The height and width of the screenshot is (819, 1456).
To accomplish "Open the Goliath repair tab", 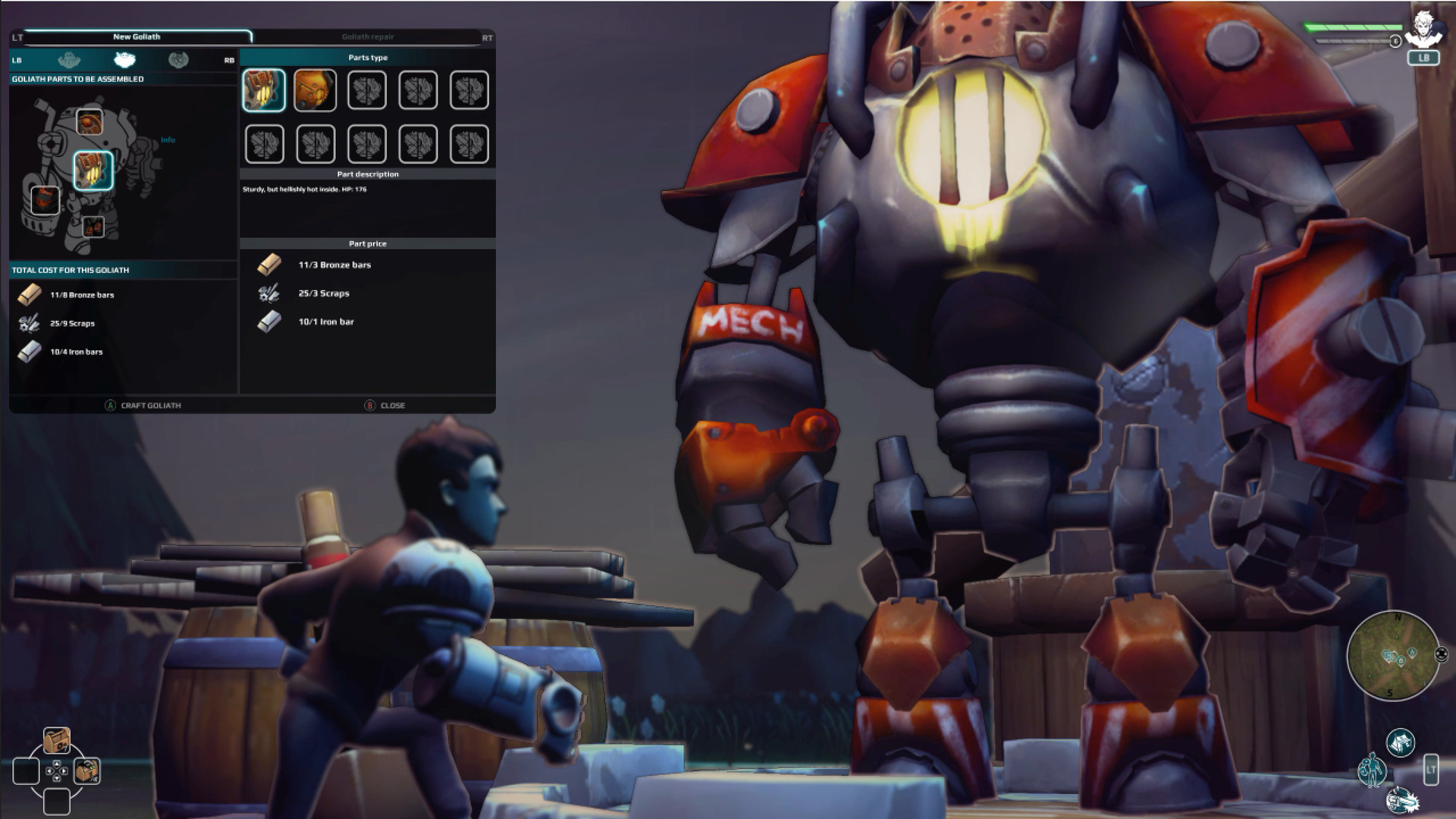I will pyautogui.click(x=370, y=36).
